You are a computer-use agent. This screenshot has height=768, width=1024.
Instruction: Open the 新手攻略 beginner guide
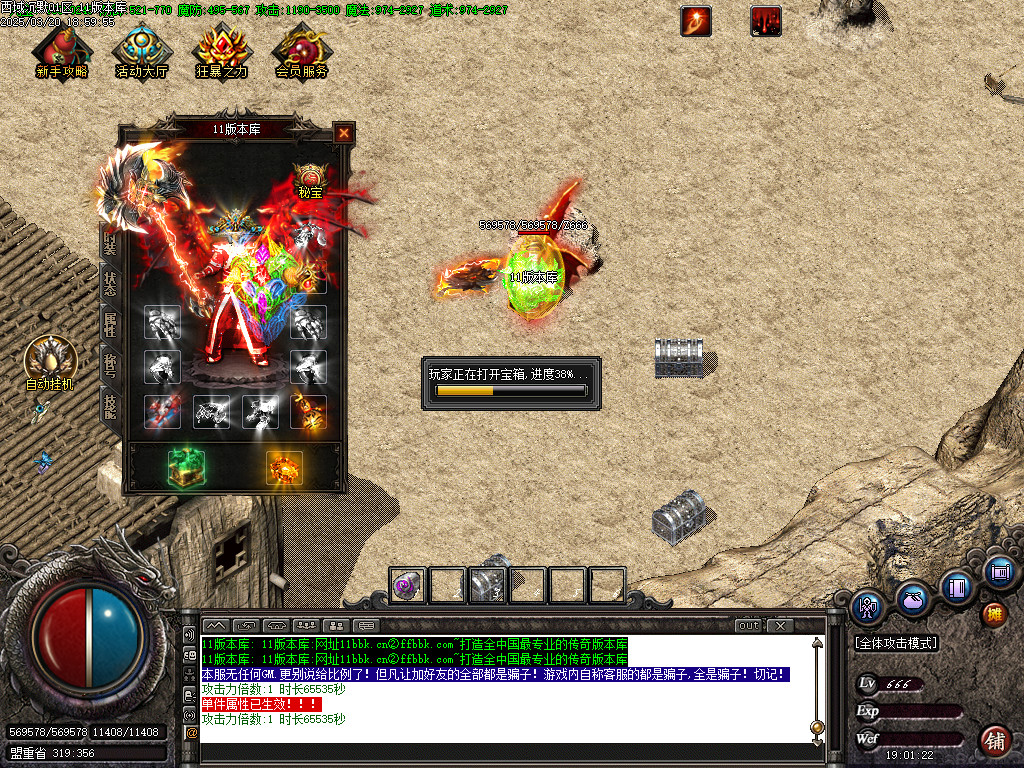pos(61,51)
